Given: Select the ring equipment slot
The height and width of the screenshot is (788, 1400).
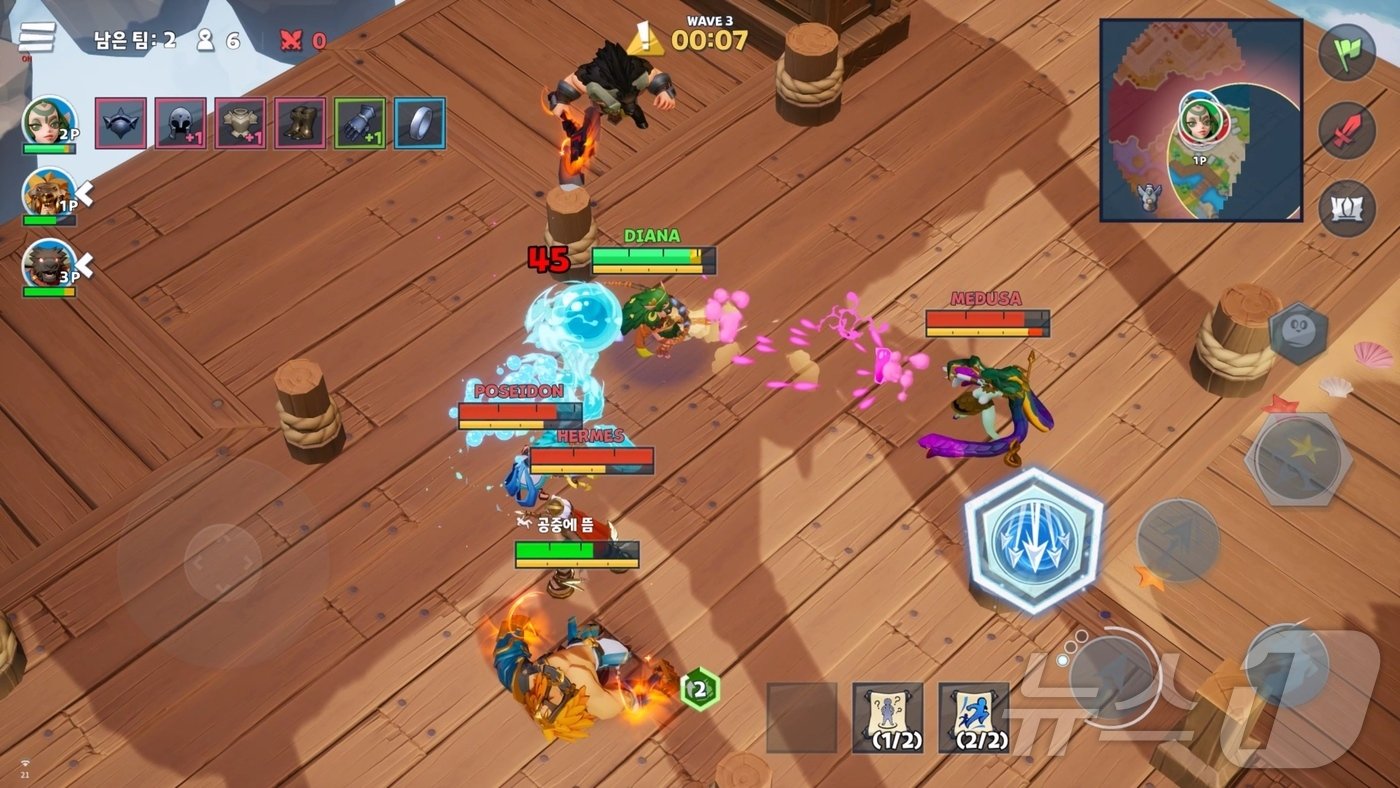Looking at the screenshot, I should coord(420,123).
